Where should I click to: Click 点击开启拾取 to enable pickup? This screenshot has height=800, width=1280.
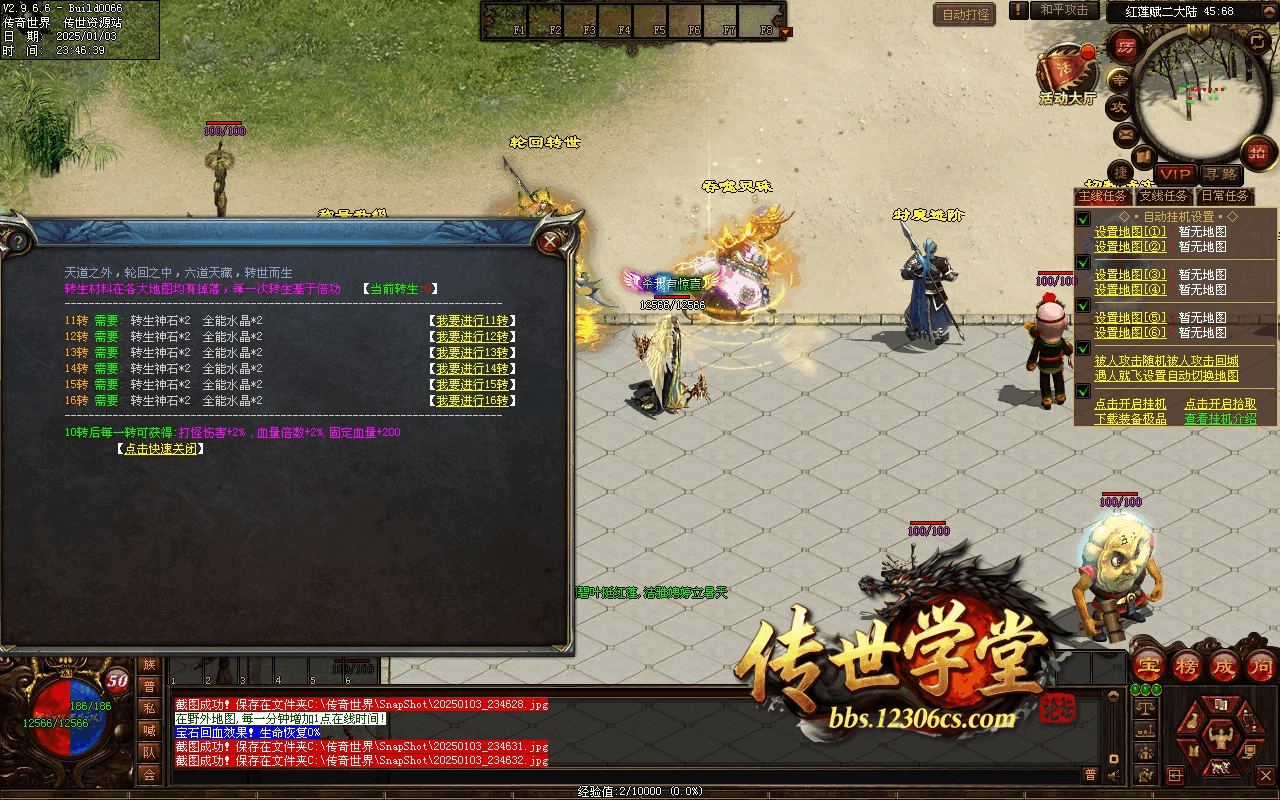(1220, 404)
